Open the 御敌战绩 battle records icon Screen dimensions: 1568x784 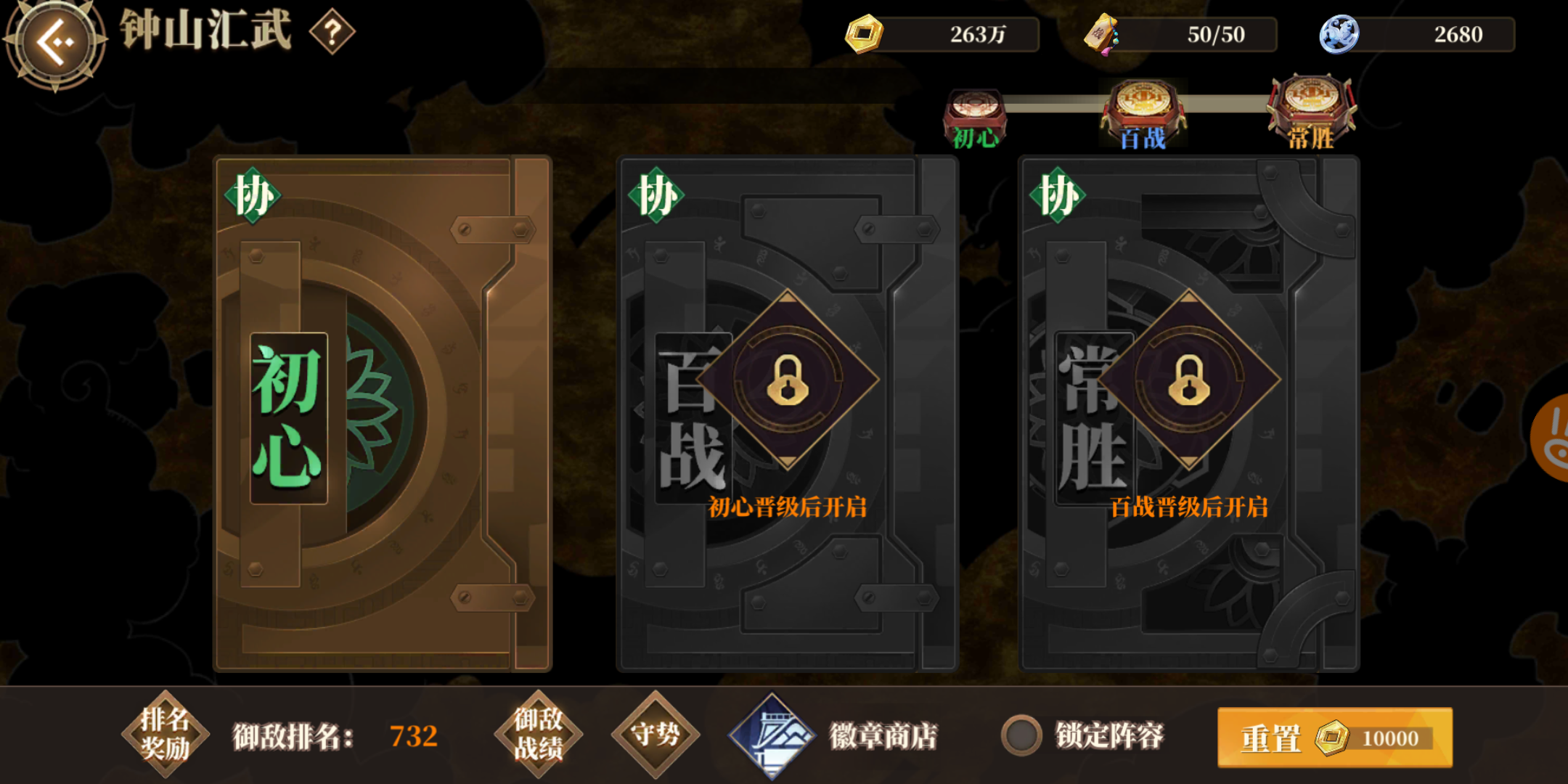pos(537,735)
